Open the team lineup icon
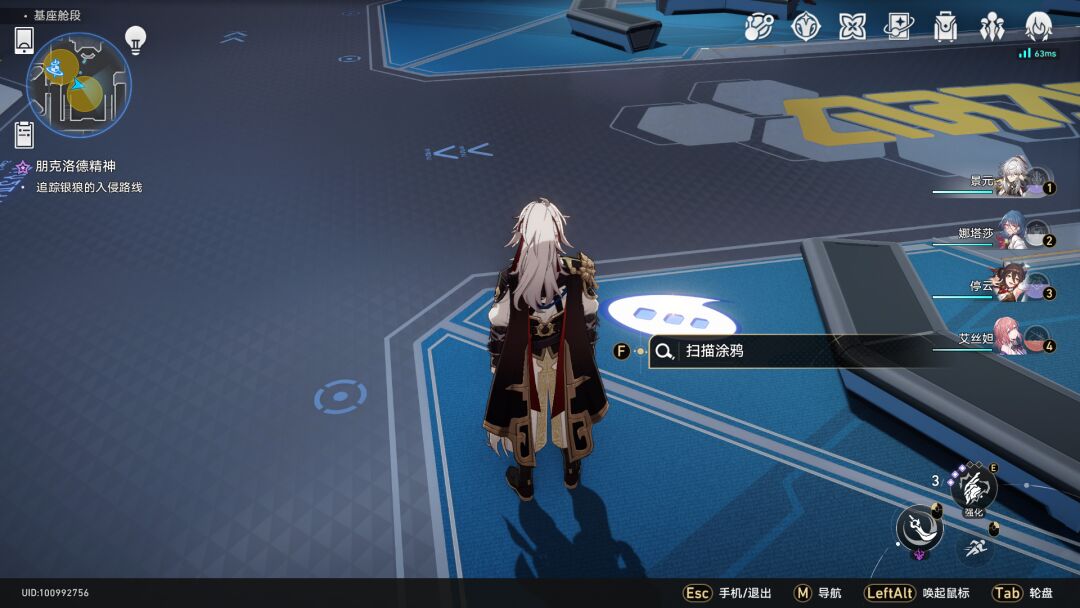This screenshot has width=1080, height=608. pos(992,27)
